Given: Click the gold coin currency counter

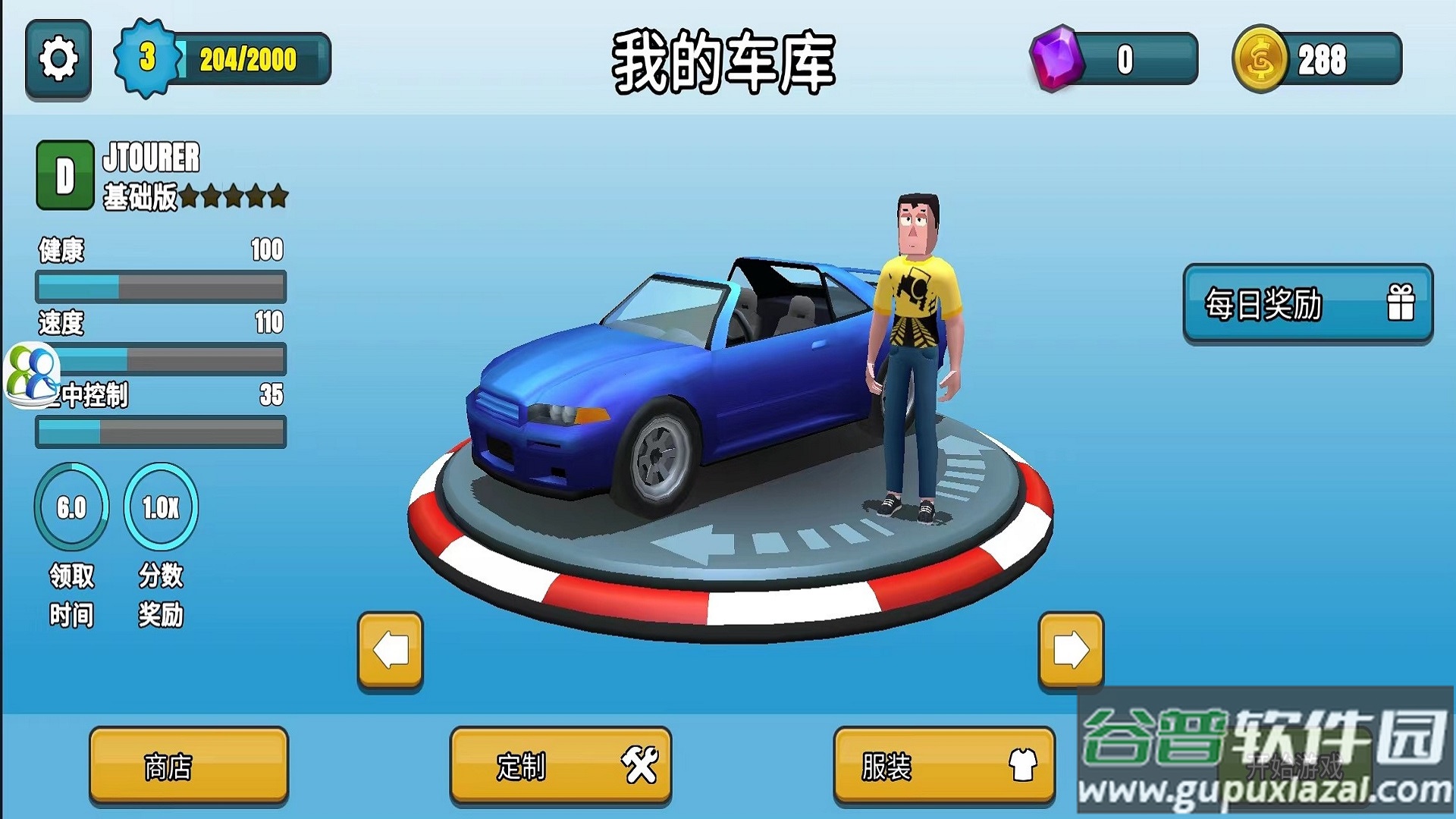Looking at the screenshot, I should pyautogui.click(x=1318, y=59).
